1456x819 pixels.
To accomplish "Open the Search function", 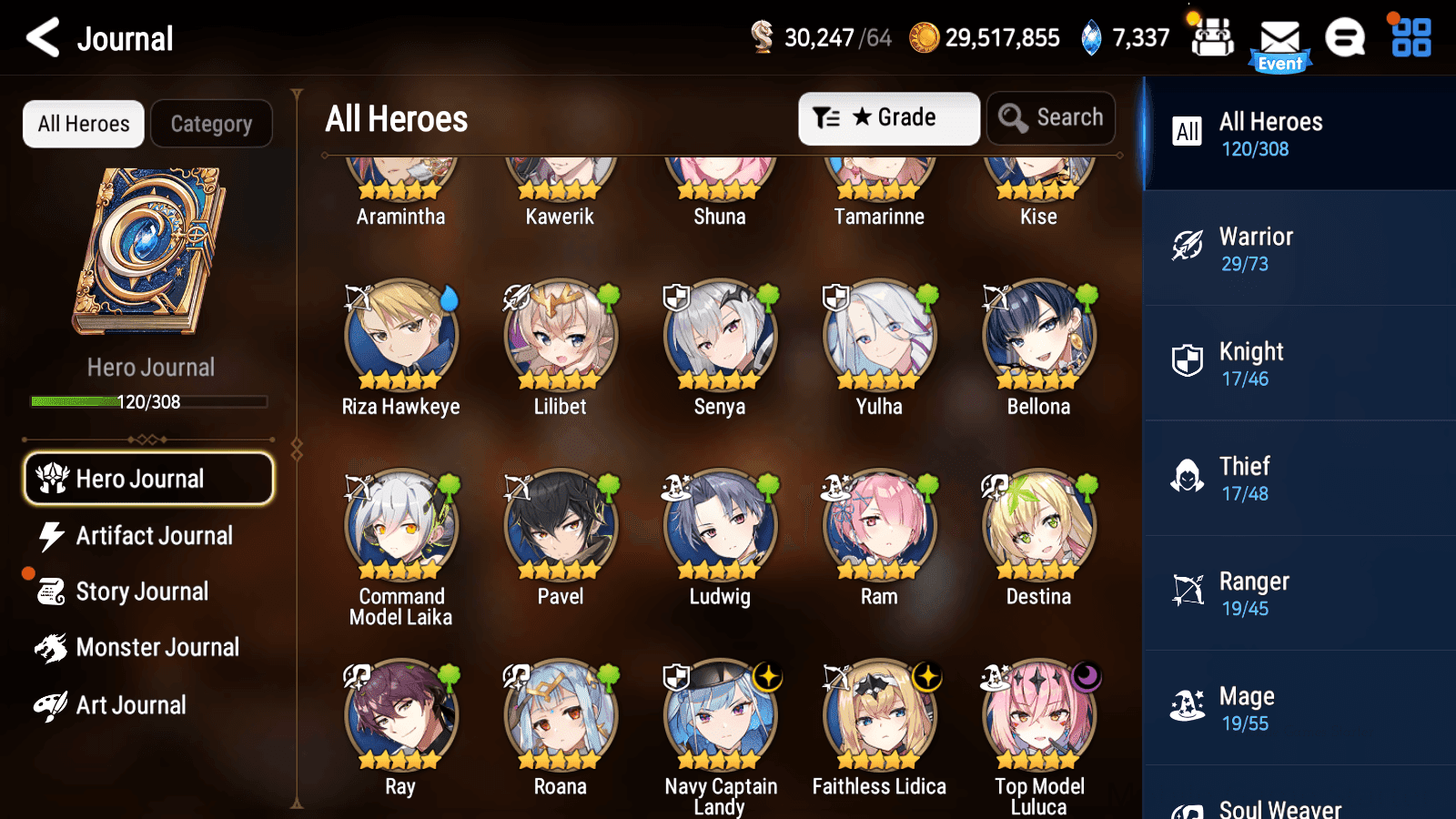I will pos(1051,117).
